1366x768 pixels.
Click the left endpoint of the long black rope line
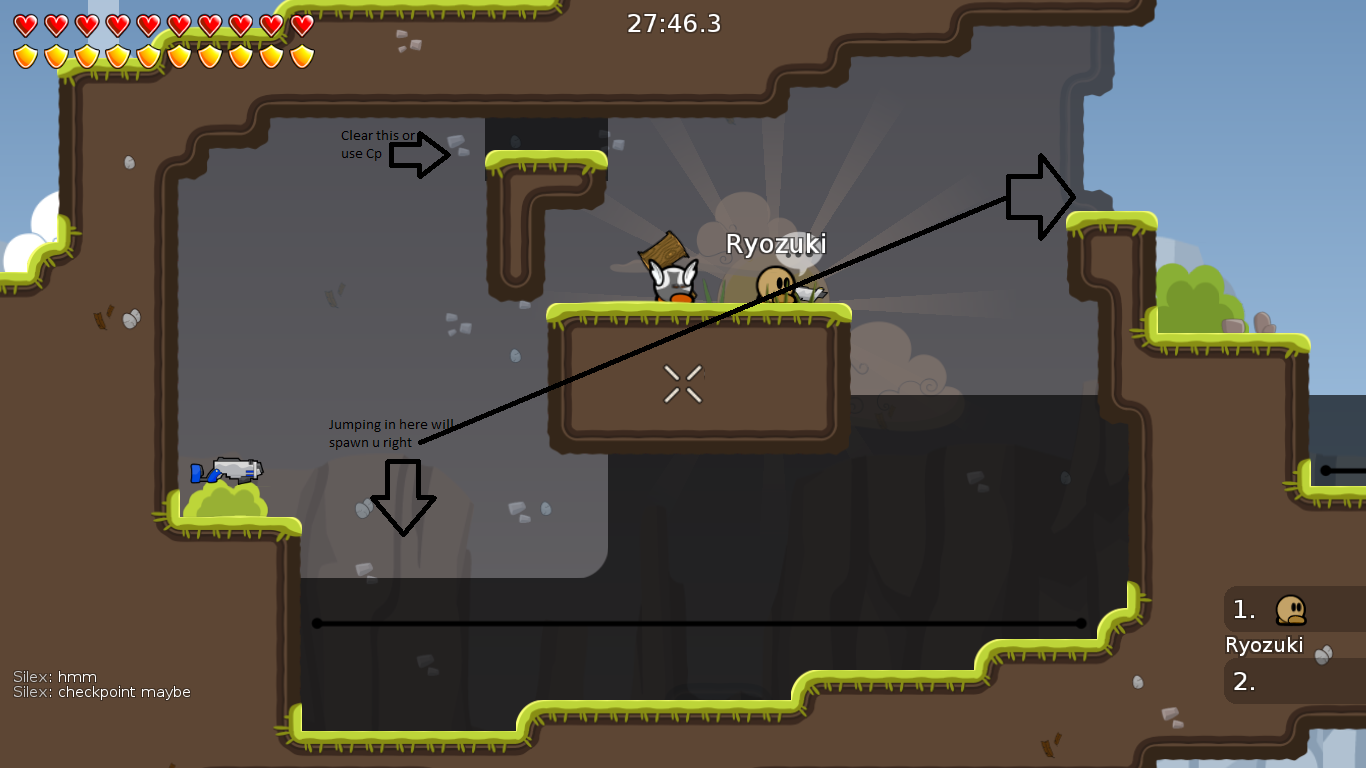(318, 623)
